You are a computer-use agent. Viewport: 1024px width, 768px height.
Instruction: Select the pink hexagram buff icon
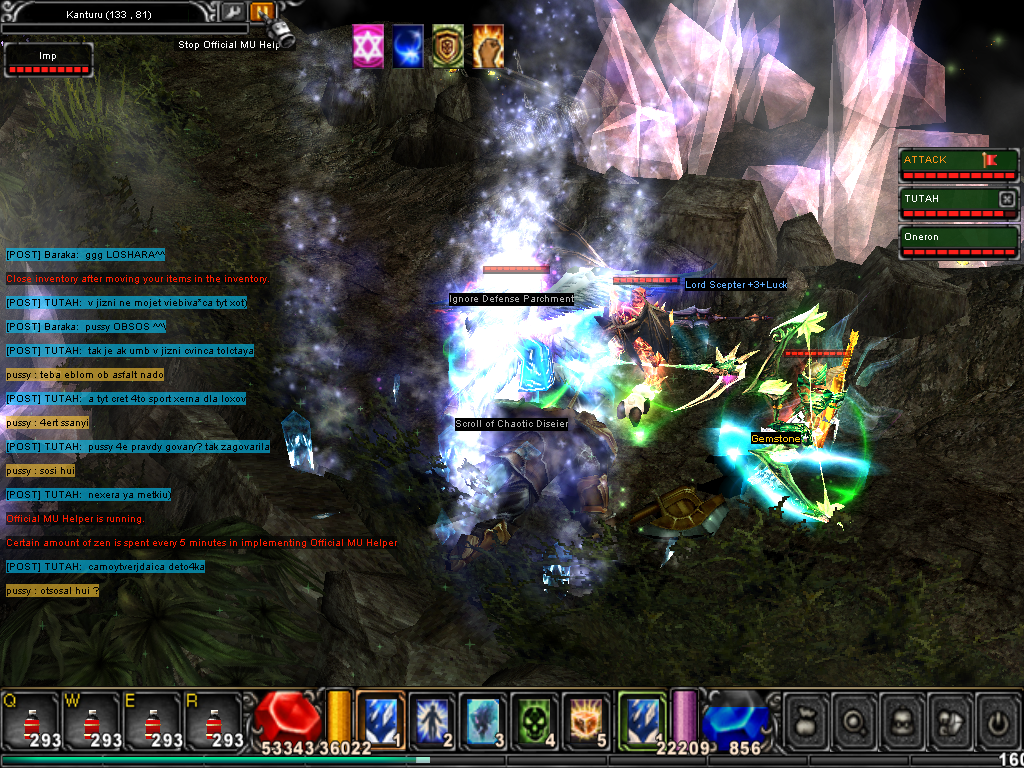[368, 47]
